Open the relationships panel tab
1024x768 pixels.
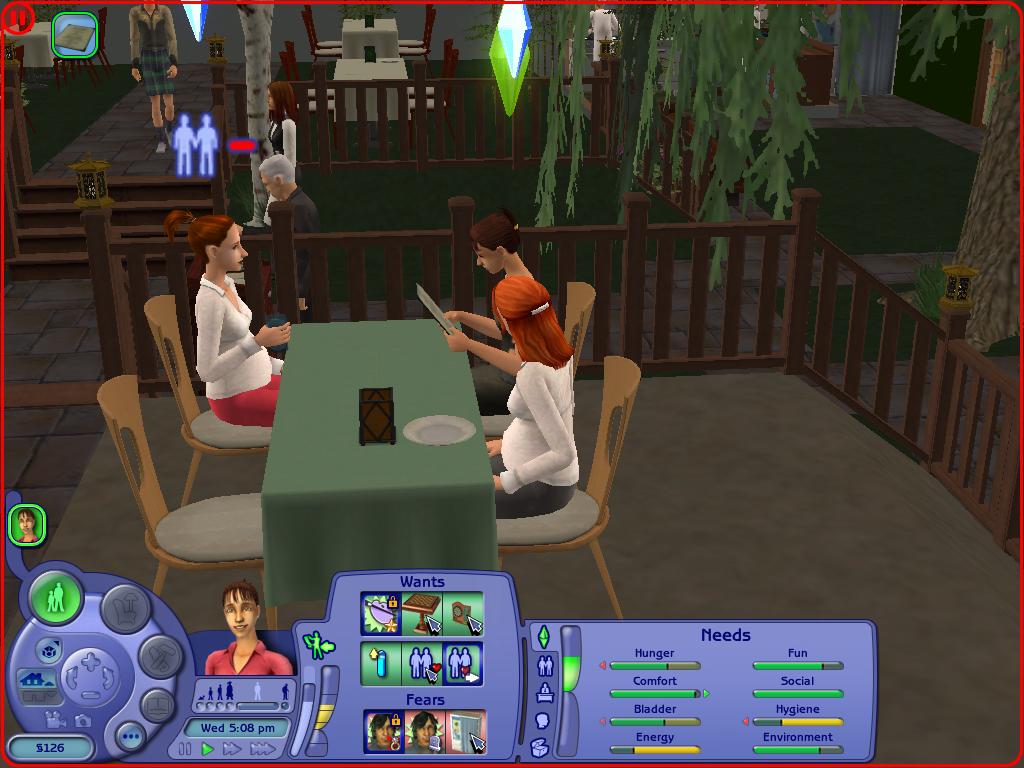pos(545,665)
